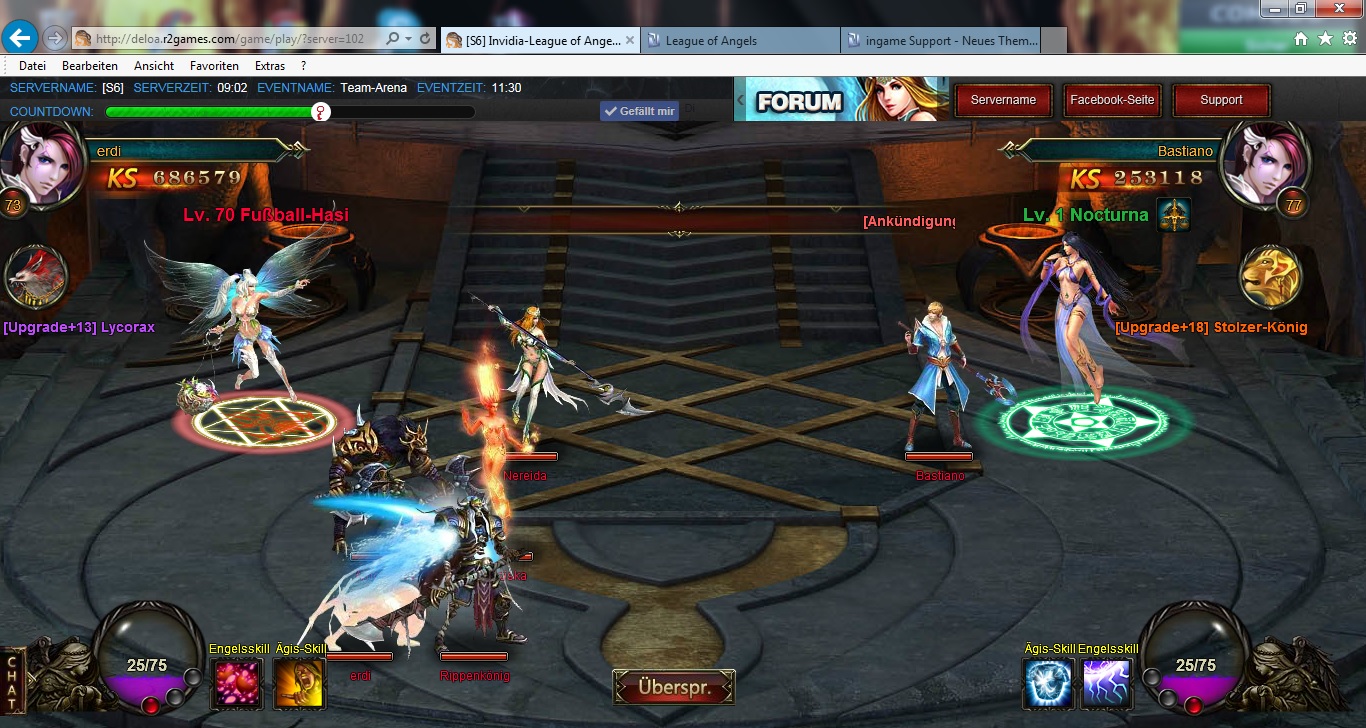The height and width of the screenshot is (728, 1366).
Task: Select the left pink Engelsskill icon
Action: (x=237, y=684)
